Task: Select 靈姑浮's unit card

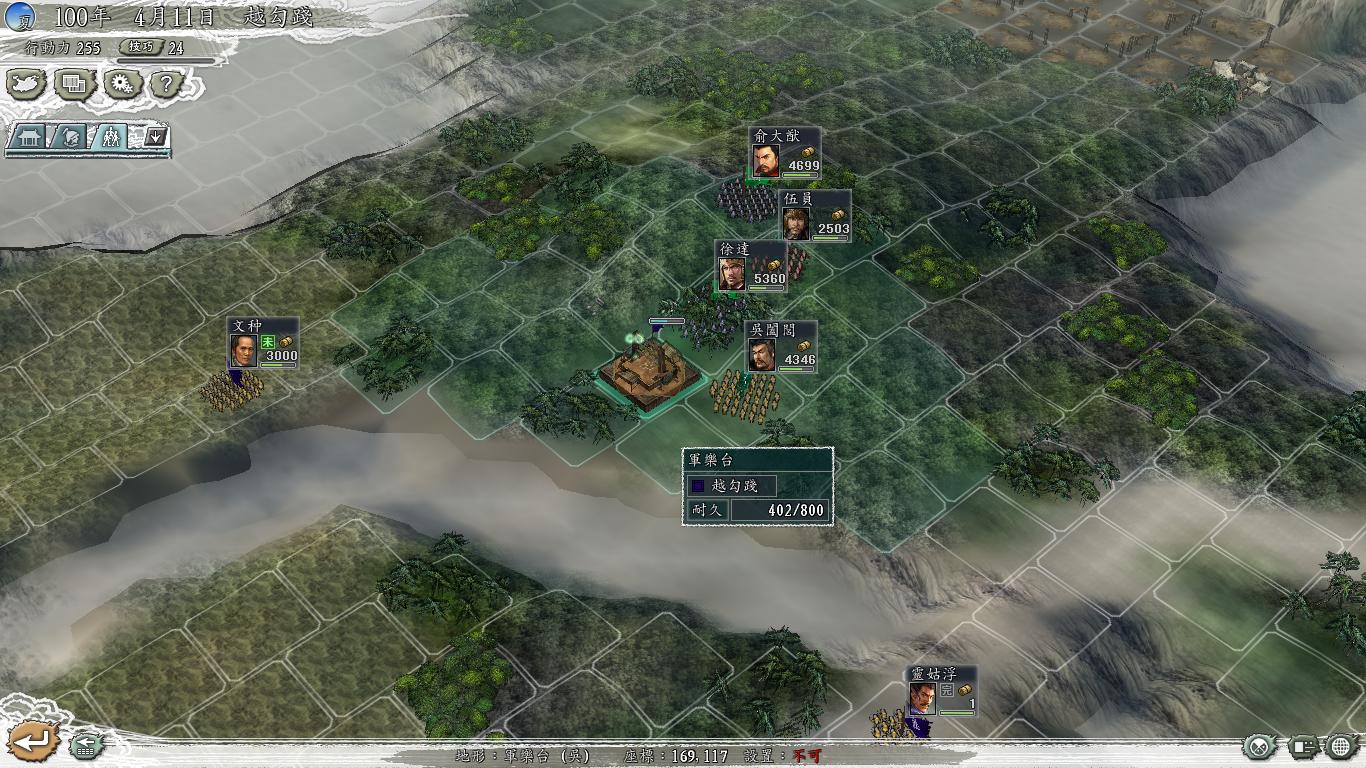Action: [942, 691]
